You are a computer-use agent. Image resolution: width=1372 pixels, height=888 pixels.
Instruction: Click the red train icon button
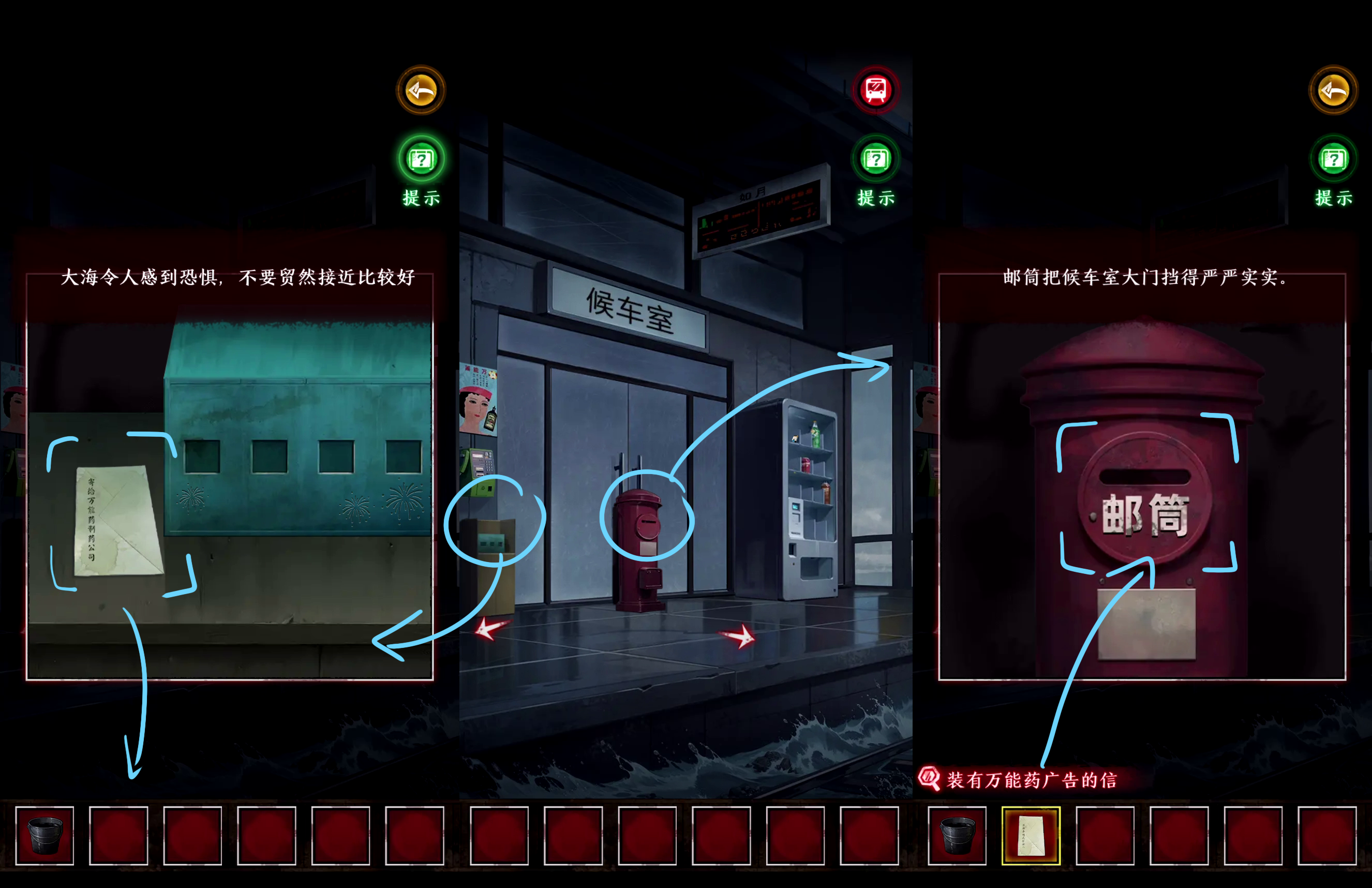click(876, 91)
